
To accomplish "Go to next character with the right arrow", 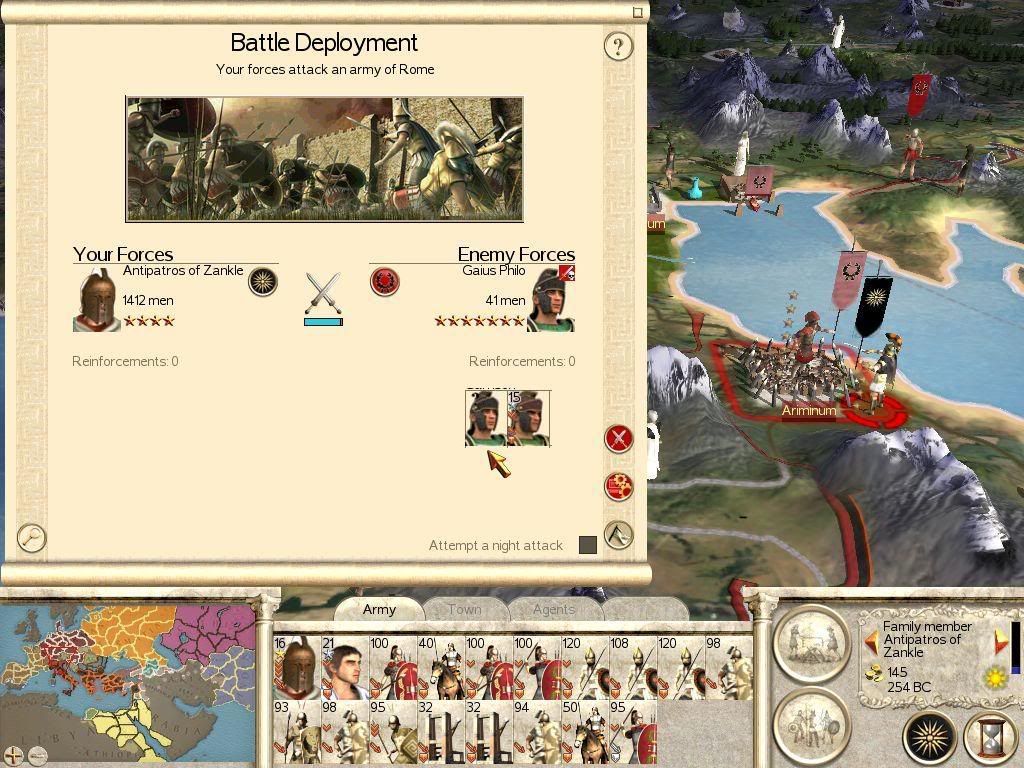I will pyautogui.click(x=1001, y=642).
